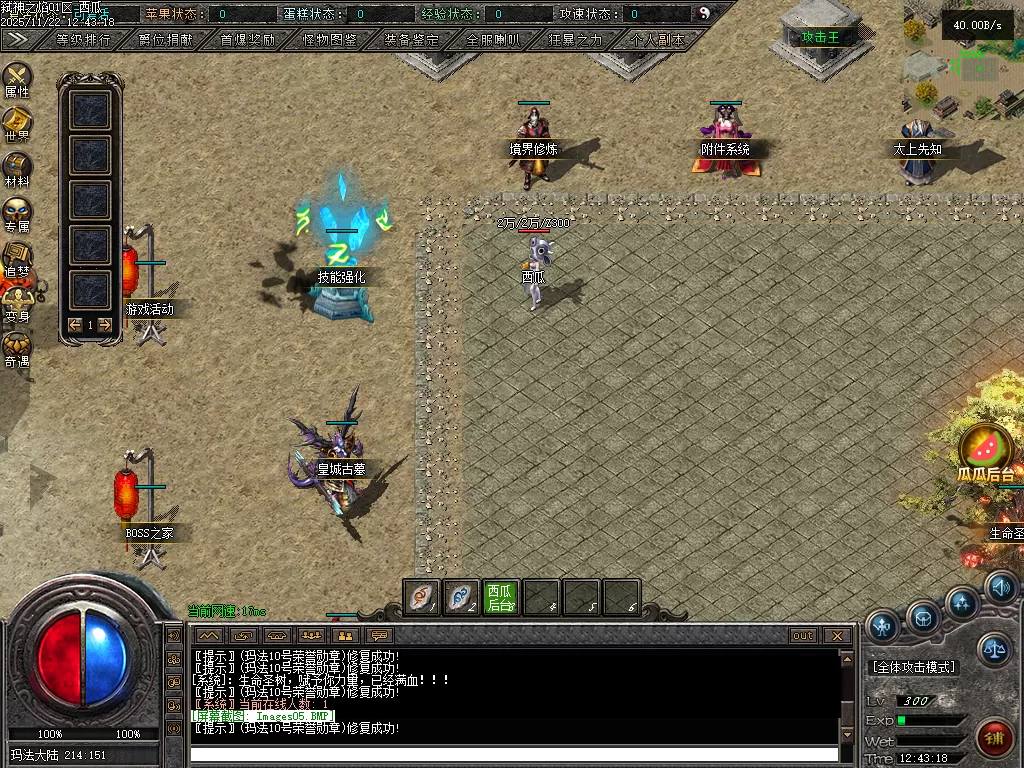The image size is (1024, 768).
Task: Open the 等级排行 ranking menu
Action: pos(83,40)
